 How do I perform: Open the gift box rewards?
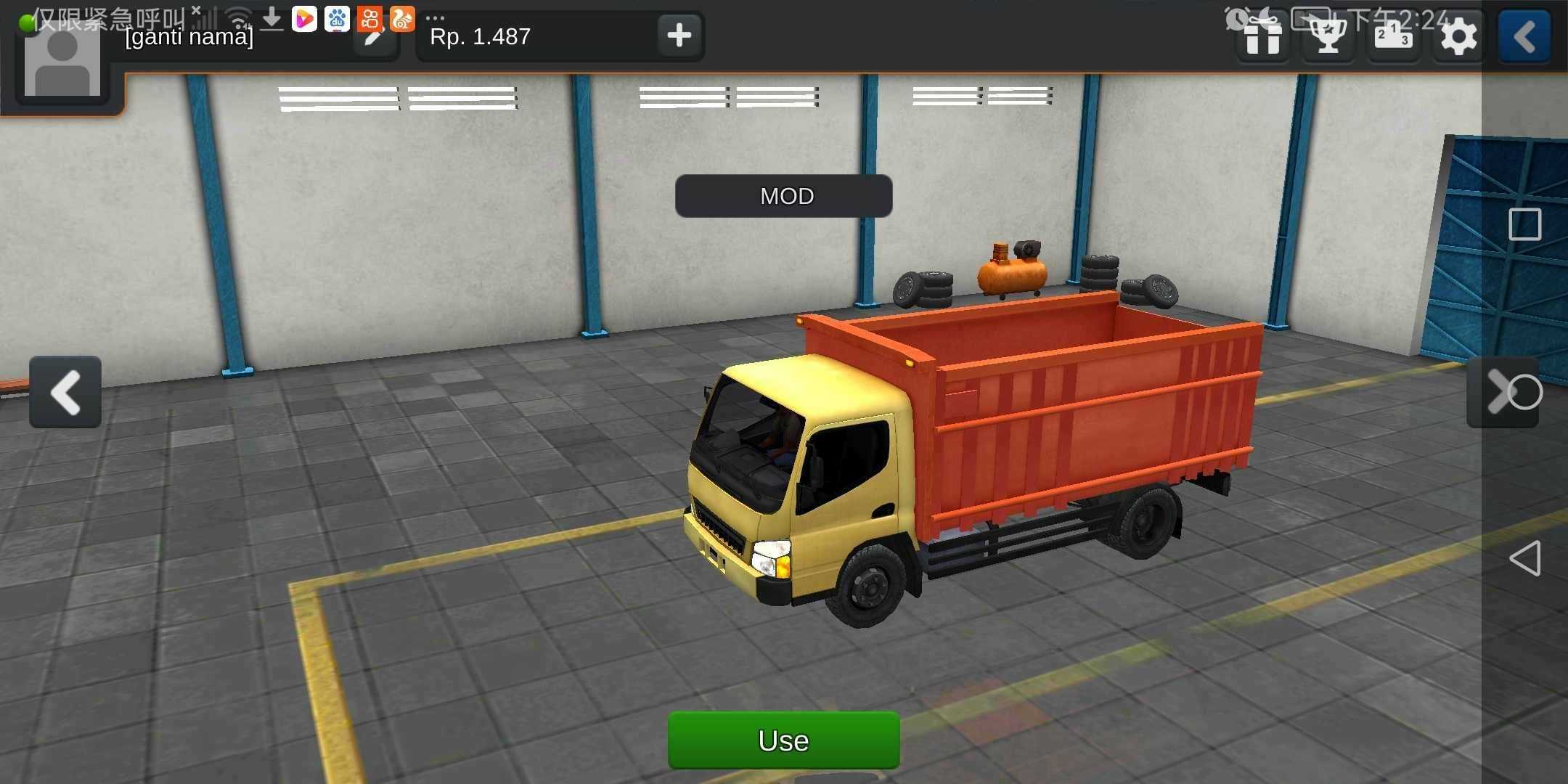[x=1262, y=36]
